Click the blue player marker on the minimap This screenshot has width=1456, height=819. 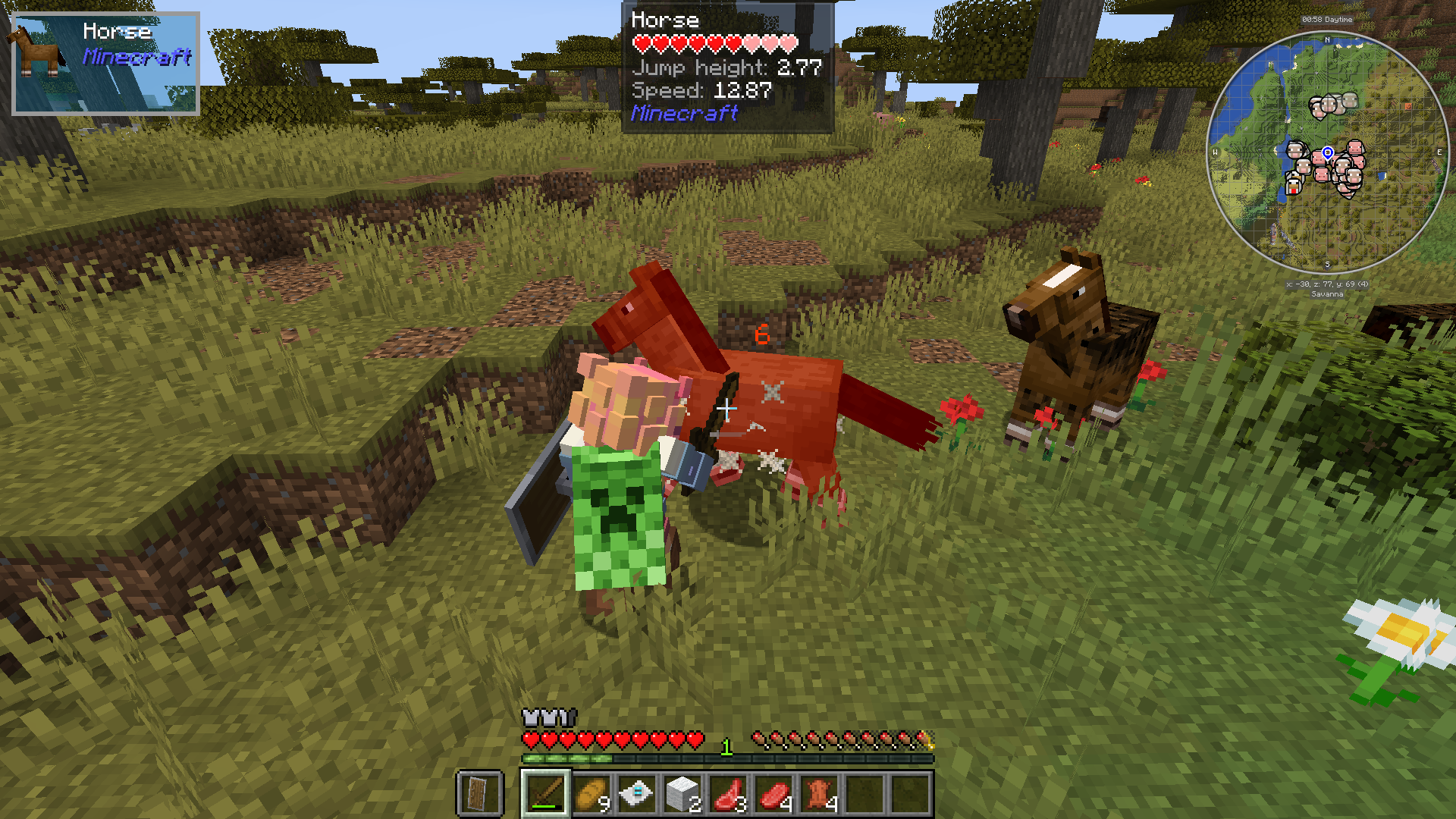point(1328,152)
